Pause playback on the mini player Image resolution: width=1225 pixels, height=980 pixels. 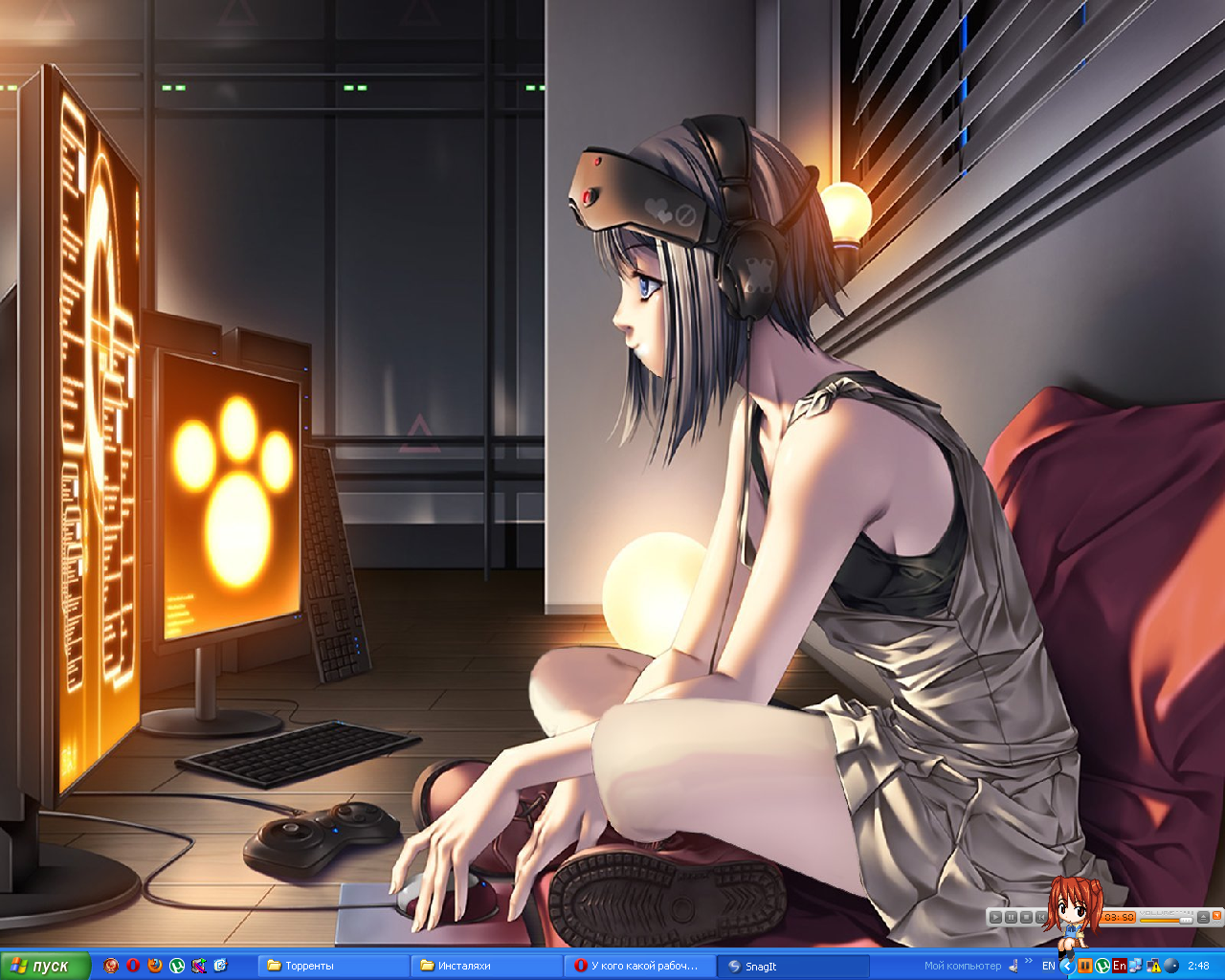click(x=1011, y=918)
